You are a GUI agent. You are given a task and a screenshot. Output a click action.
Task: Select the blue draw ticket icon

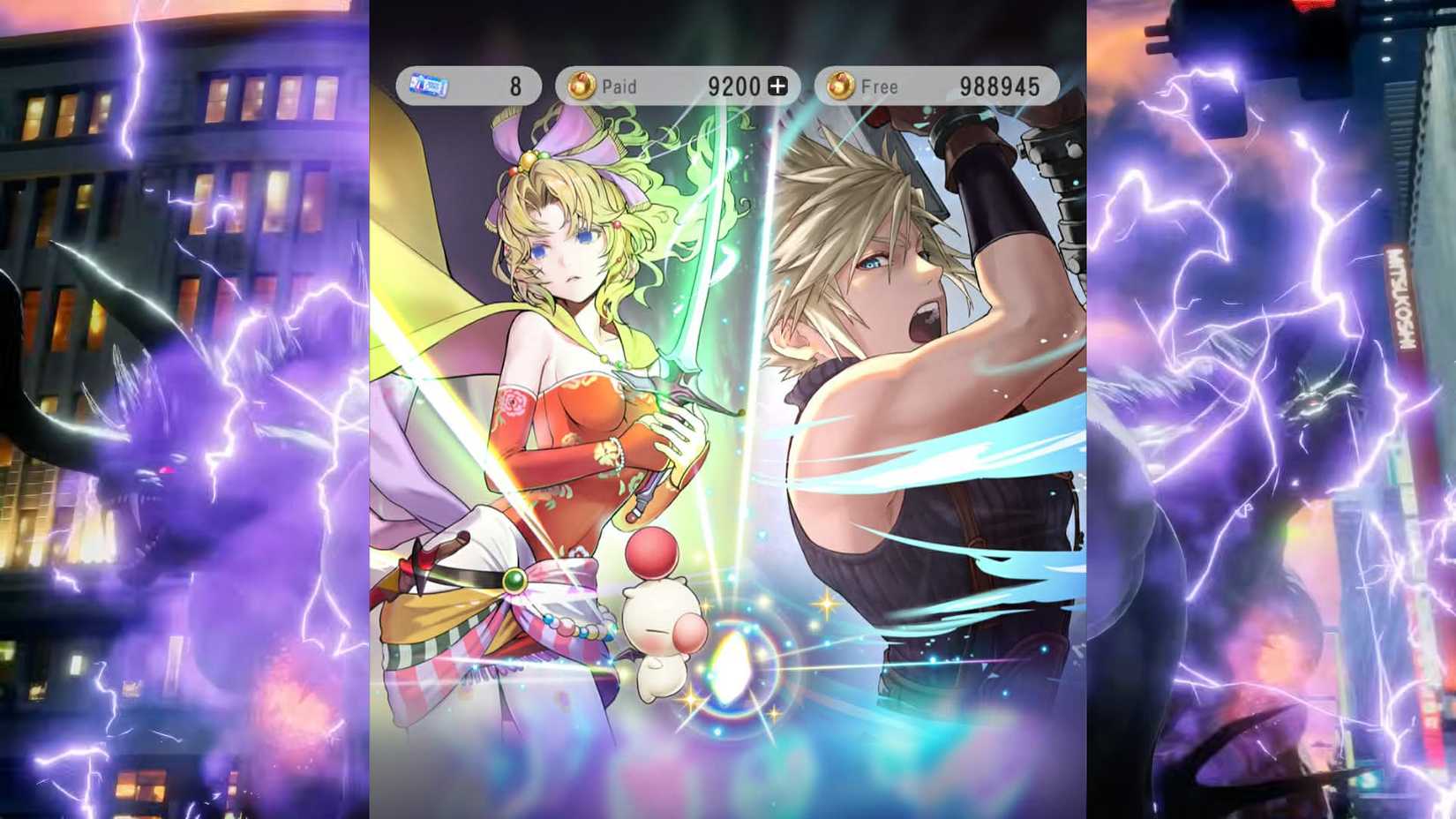point(430,83)
